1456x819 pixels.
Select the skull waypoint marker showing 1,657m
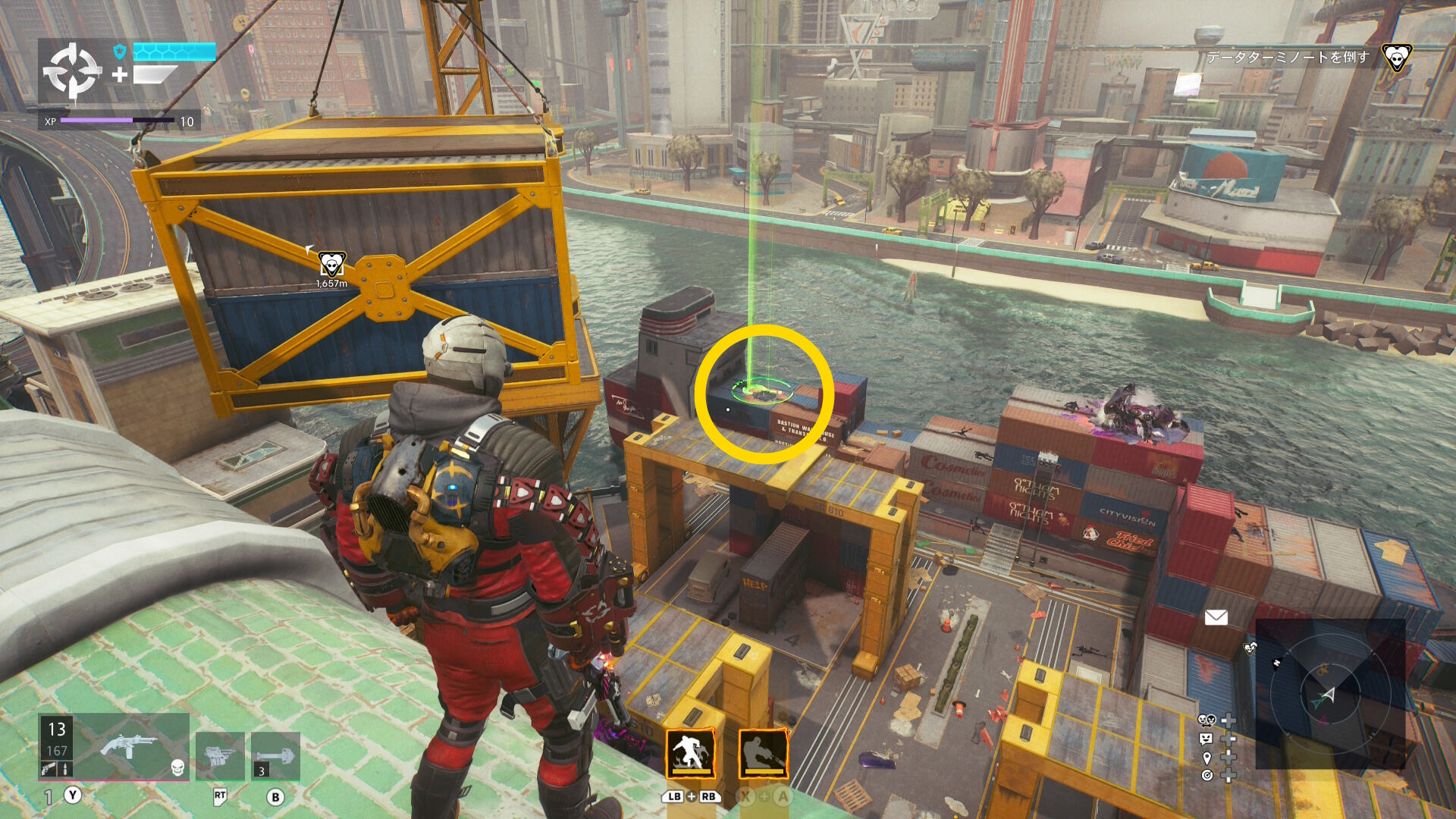(331, 265)
